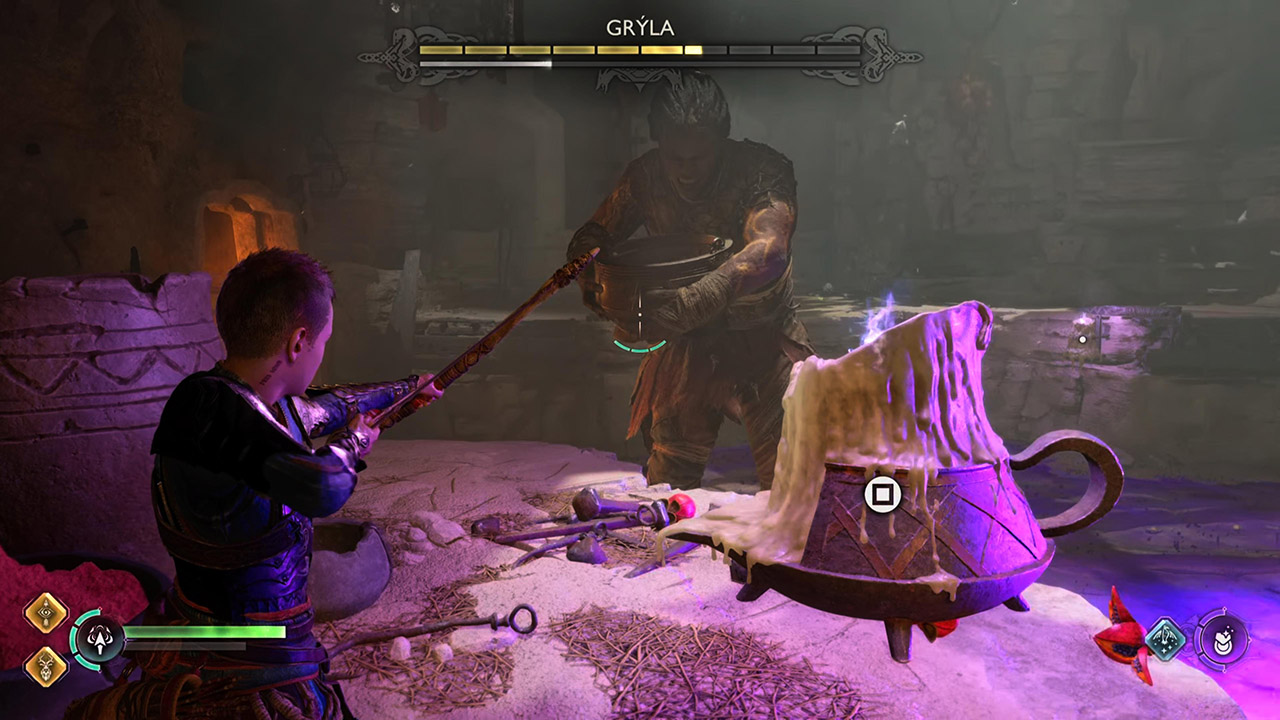Image resolution: width=1280 pixels, height=720 pixels.
Task: Select the eye amulet status icon
Action: (44, 611)
